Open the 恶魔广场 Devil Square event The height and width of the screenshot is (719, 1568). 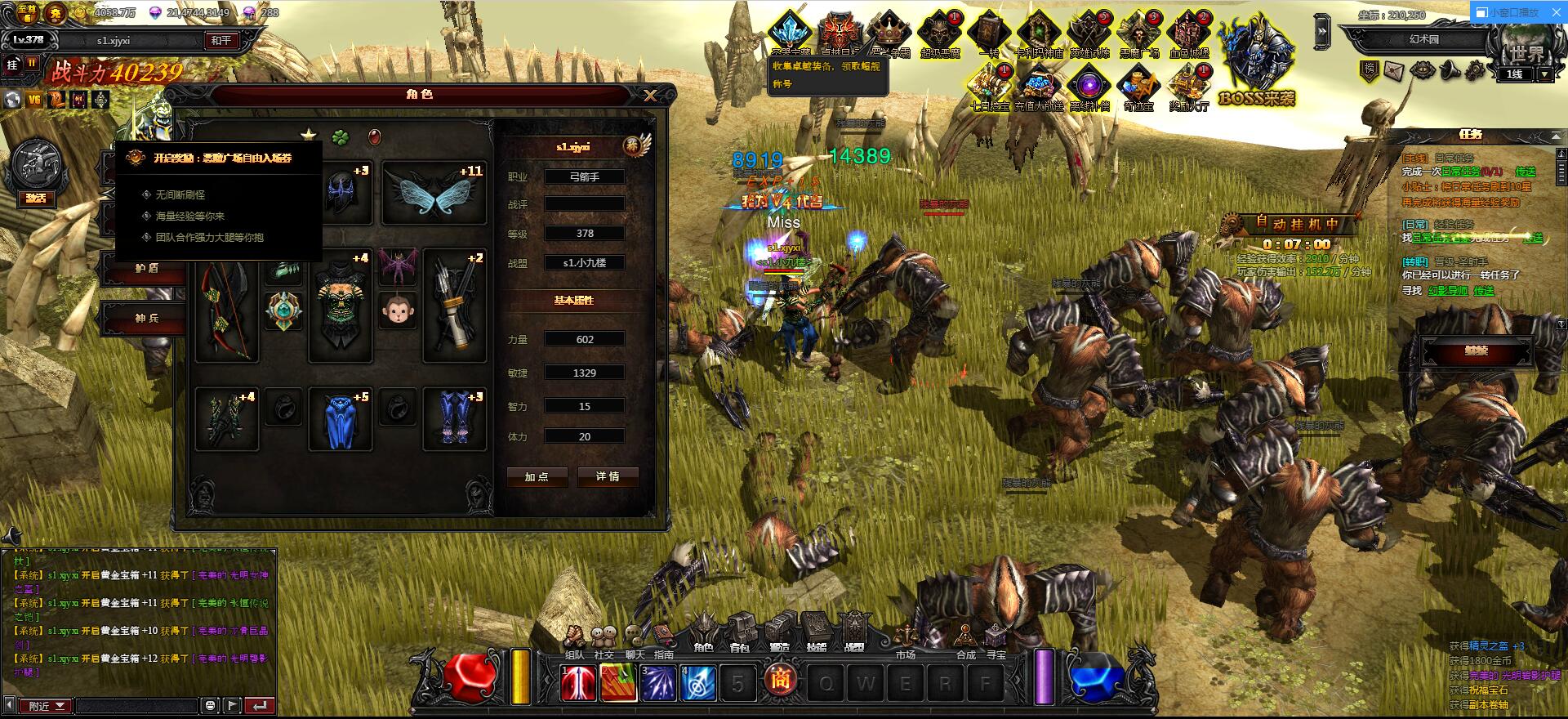pyautogui.click(x=1139, y=35)
